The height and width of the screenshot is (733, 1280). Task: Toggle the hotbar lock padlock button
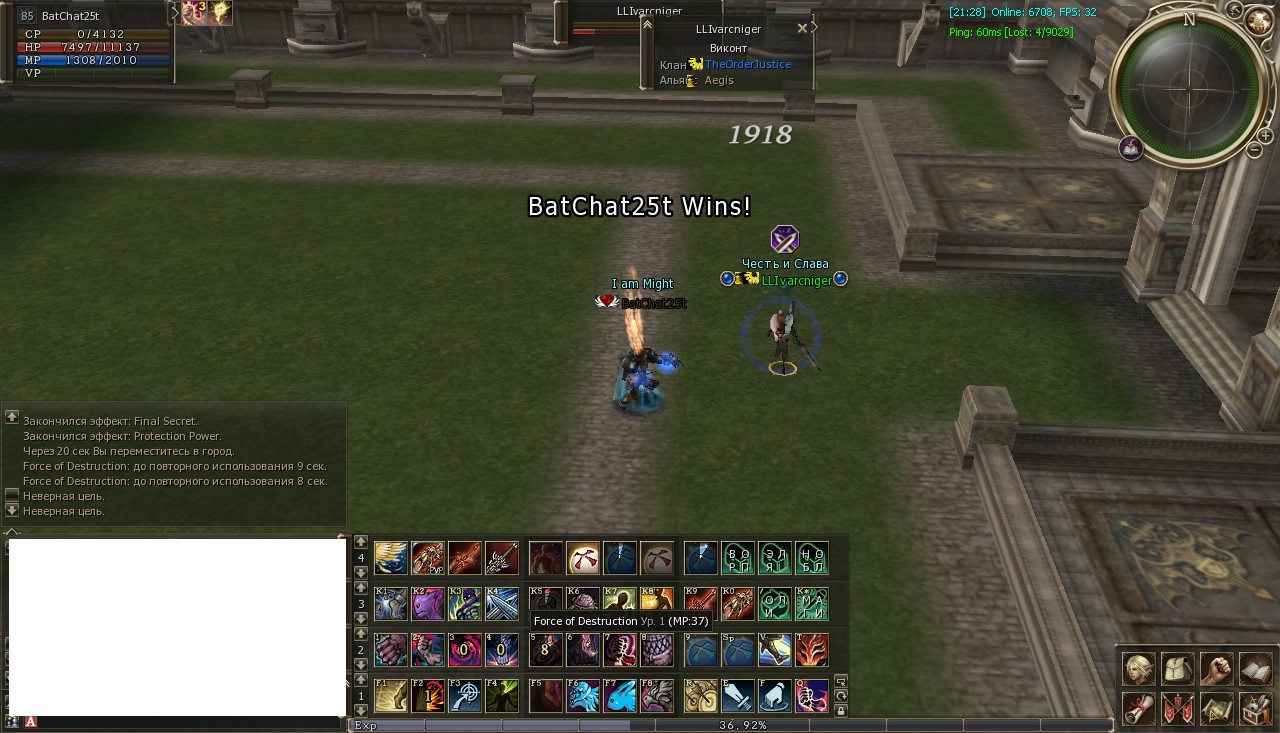tap(840, 711)
